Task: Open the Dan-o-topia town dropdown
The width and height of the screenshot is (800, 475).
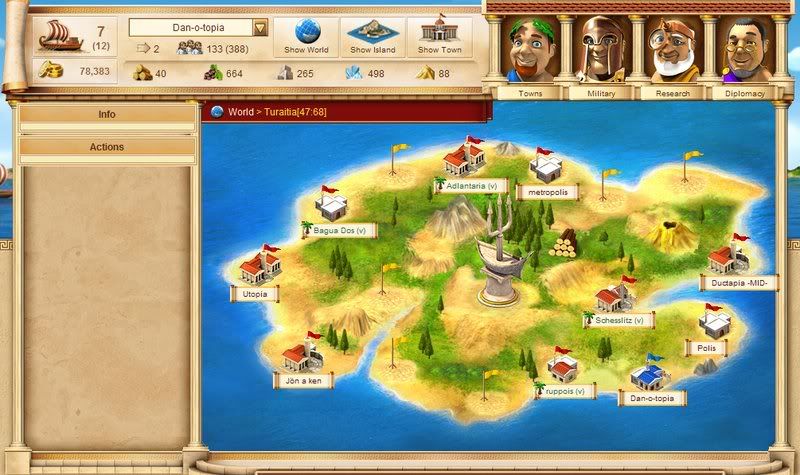Action: (260, 28)
